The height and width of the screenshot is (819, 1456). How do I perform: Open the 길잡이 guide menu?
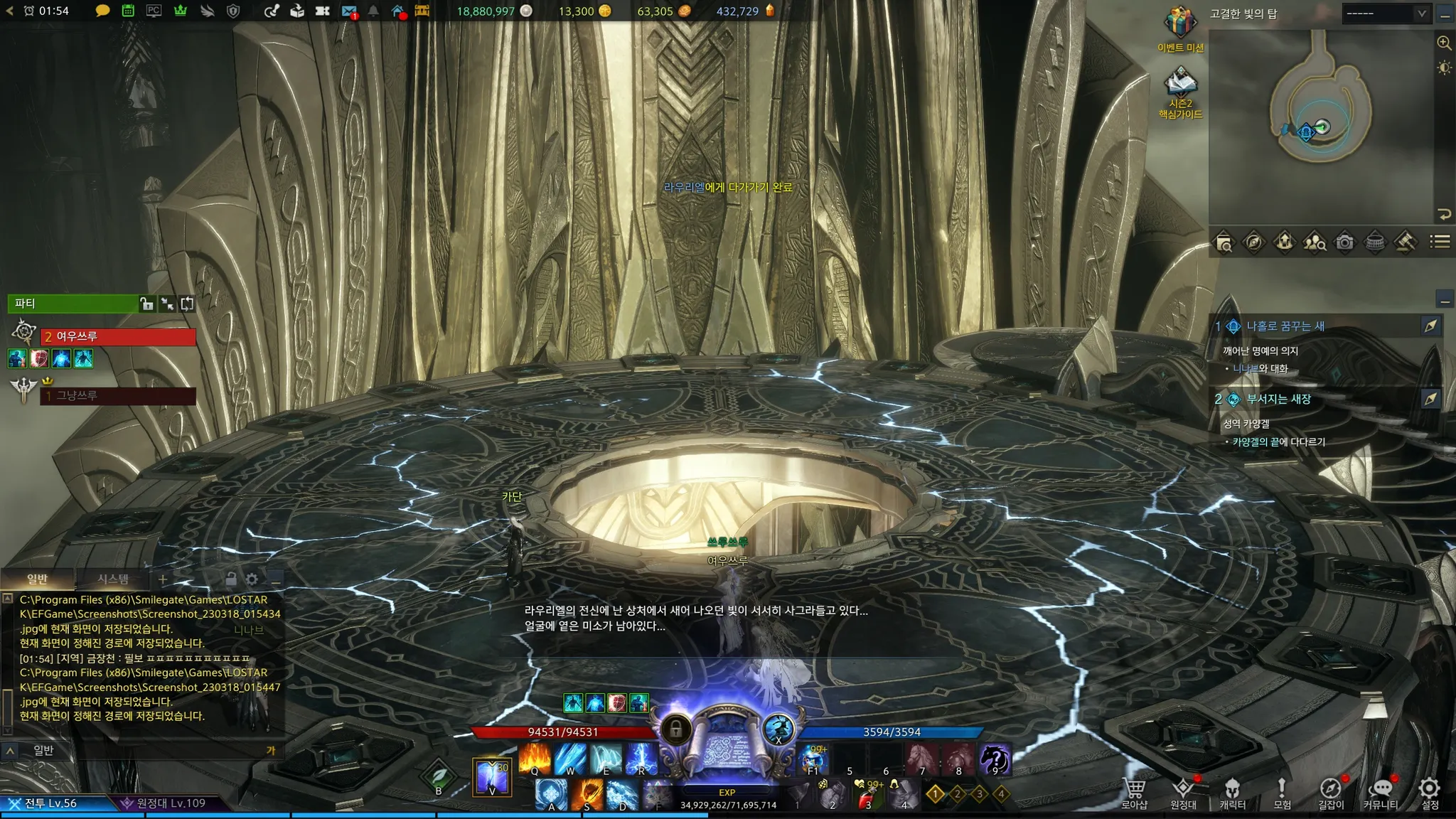tap(1331, 792)
